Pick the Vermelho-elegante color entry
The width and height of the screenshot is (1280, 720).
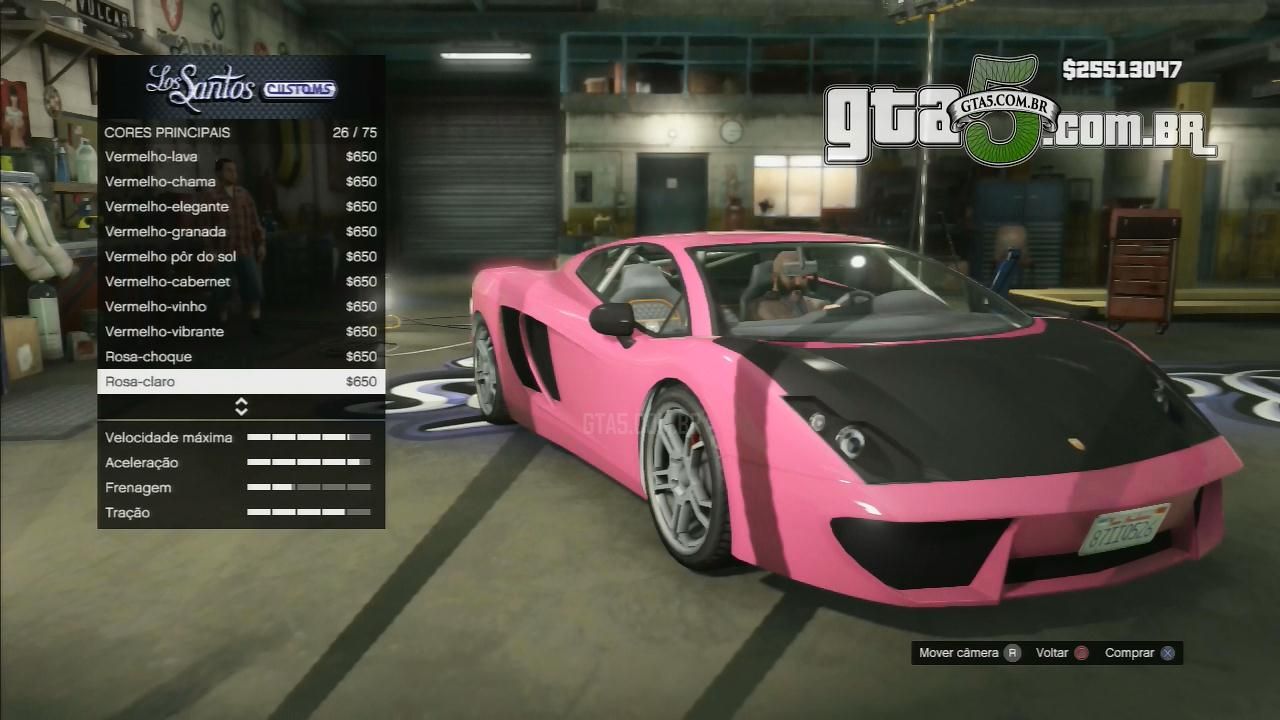(240, 207)
